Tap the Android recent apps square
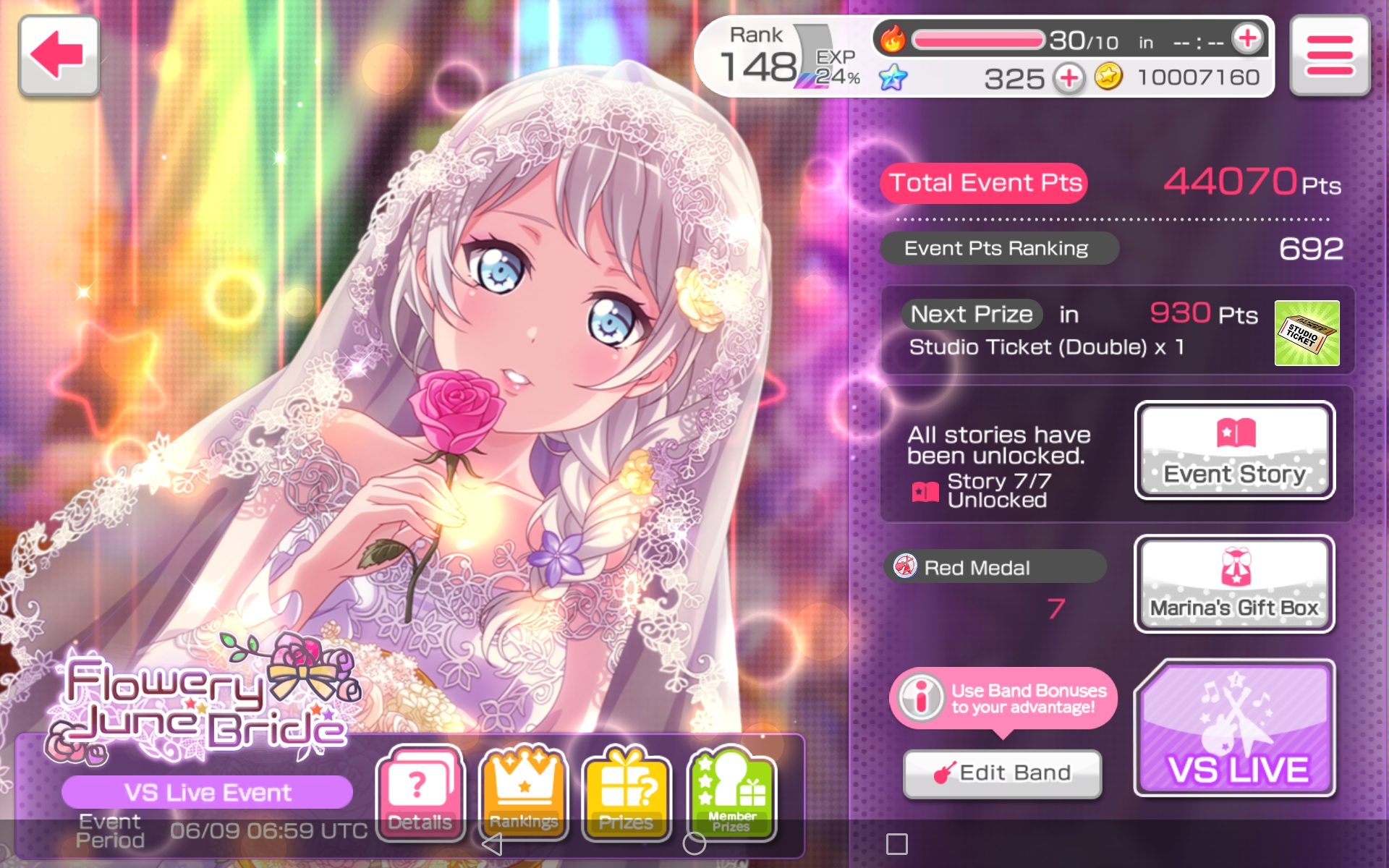The height and width of the screenshot is (868, 1389). pyautogui.click(x=896, y=843)
